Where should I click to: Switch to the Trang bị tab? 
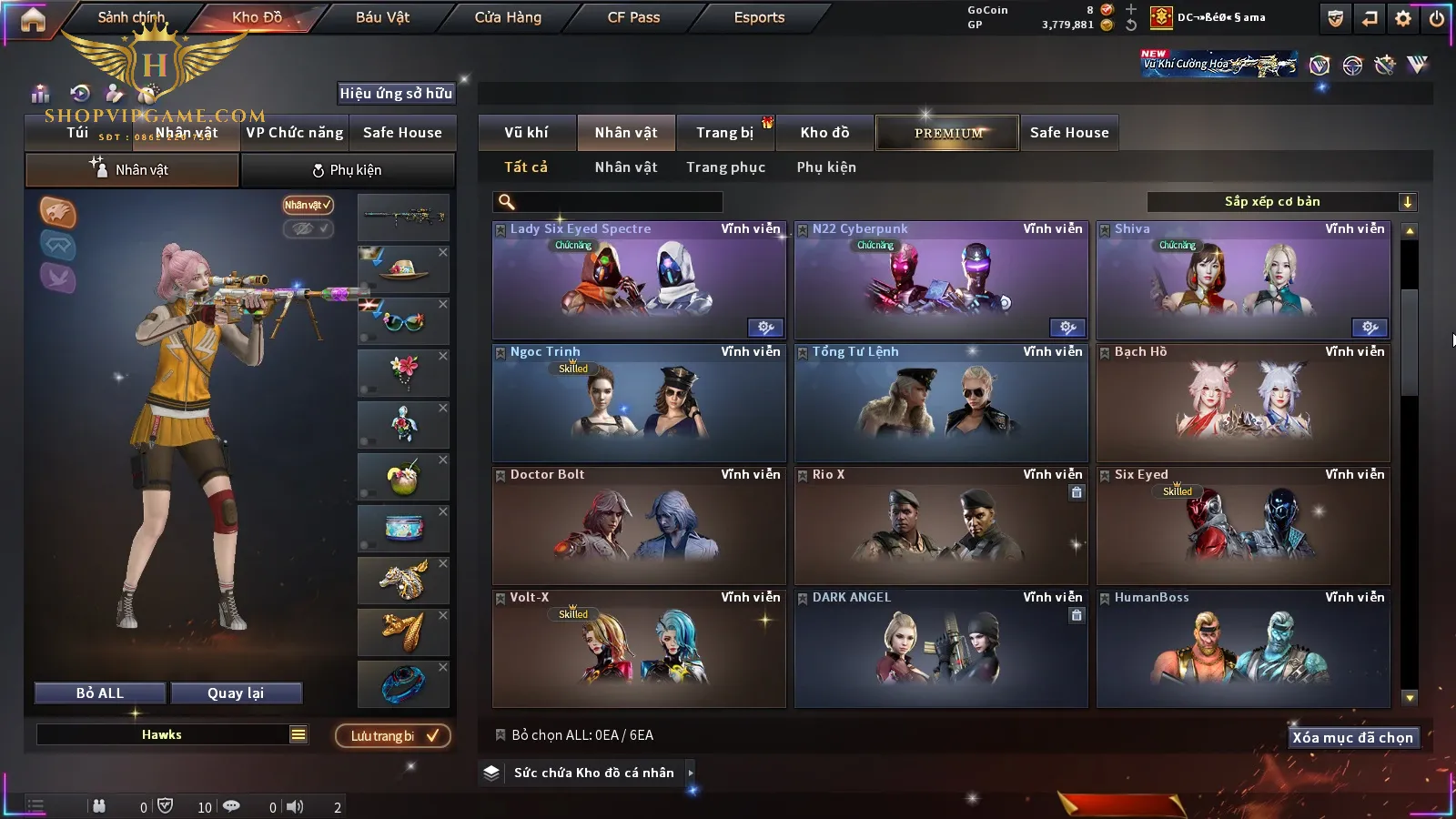pyautogui.click(x=724, y=133)
